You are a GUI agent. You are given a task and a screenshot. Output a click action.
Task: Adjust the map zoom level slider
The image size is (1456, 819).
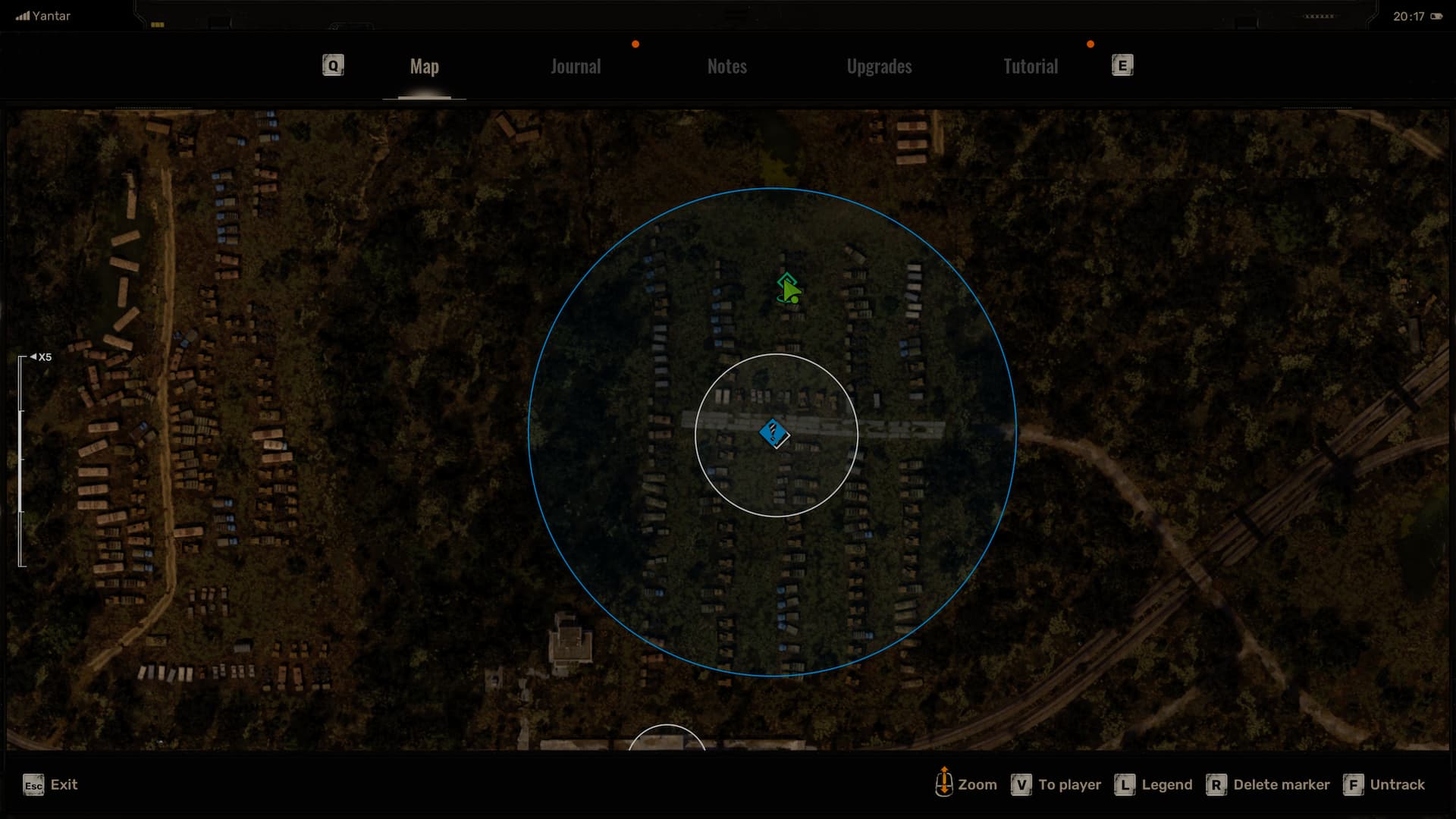coord(21,460)
